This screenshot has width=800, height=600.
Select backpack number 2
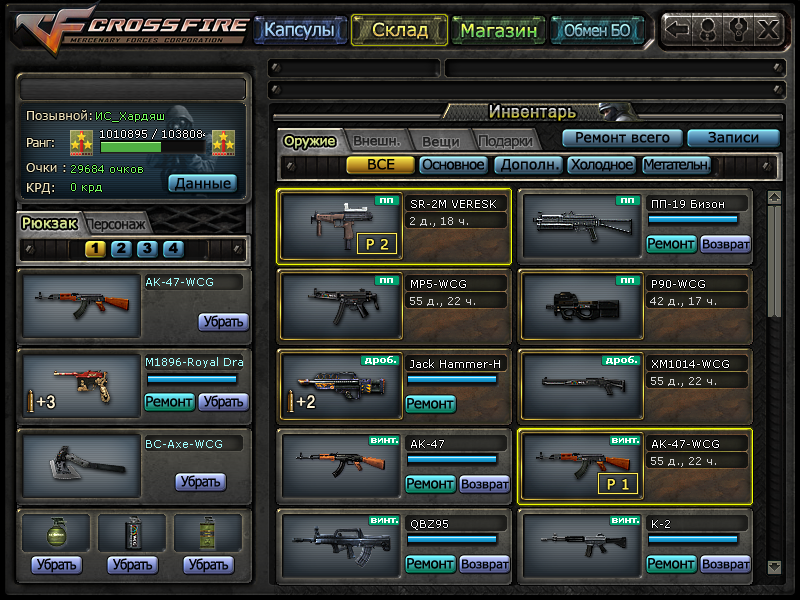[x=121, y=249]
